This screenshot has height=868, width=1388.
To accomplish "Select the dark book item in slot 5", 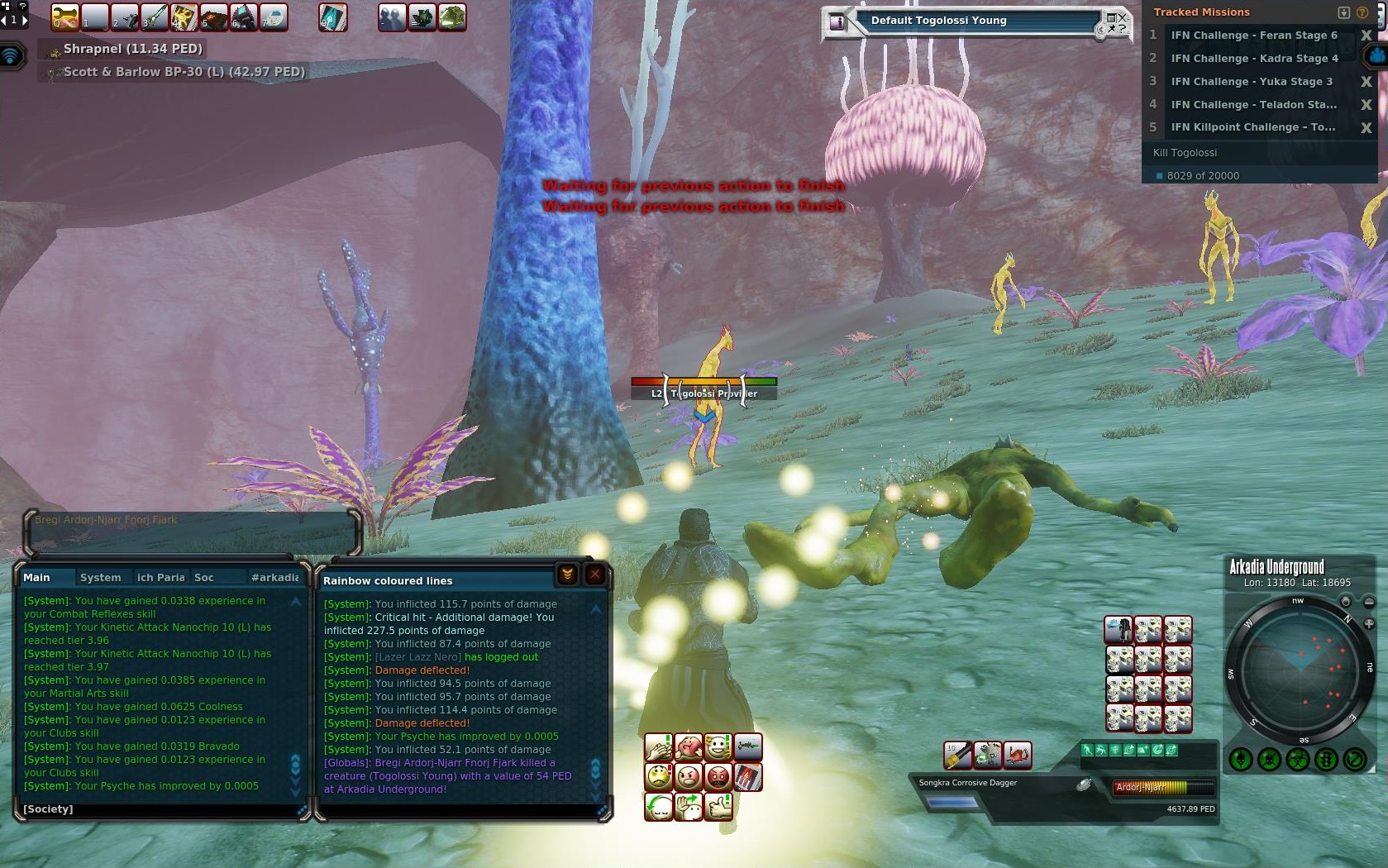I will click(213, 17).
